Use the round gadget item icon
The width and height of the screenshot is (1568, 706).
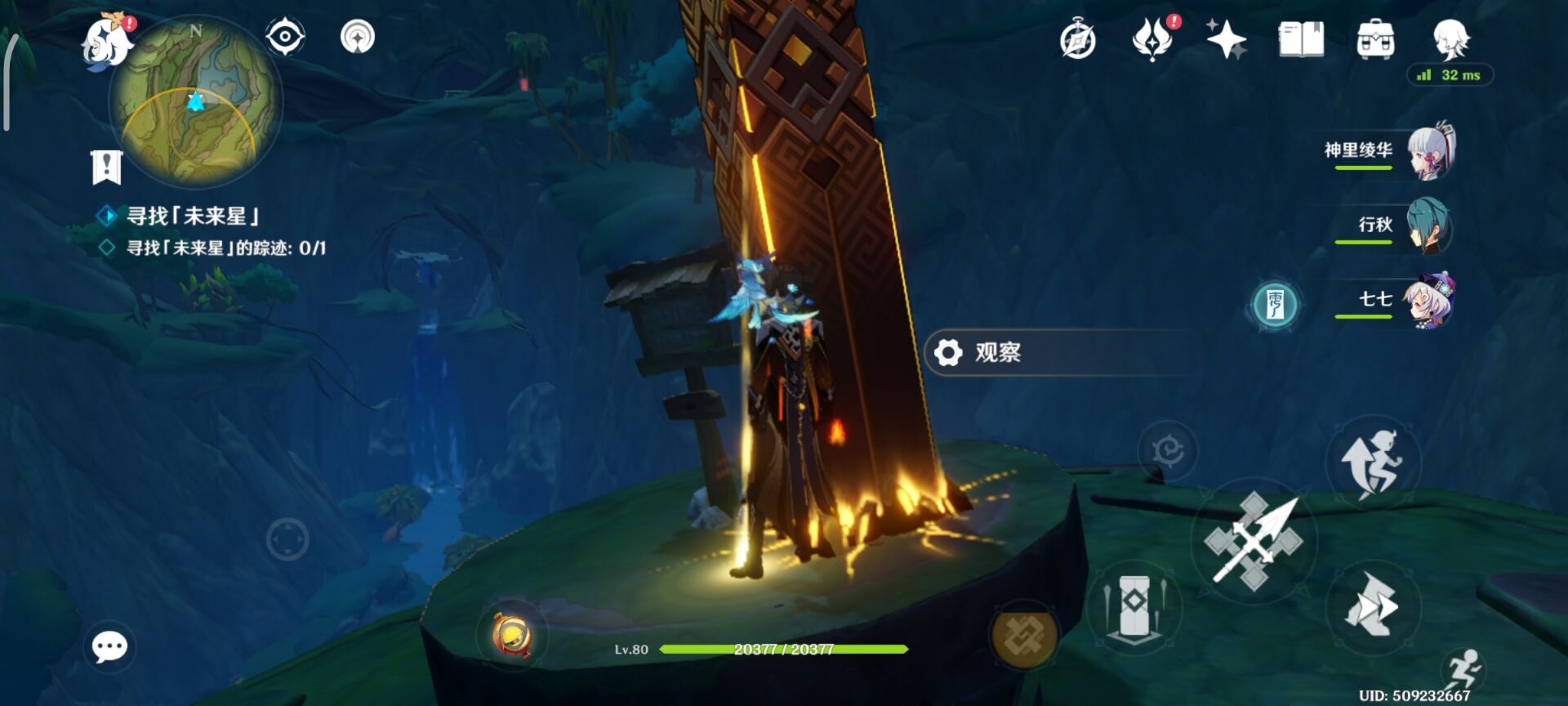(512, 635)
